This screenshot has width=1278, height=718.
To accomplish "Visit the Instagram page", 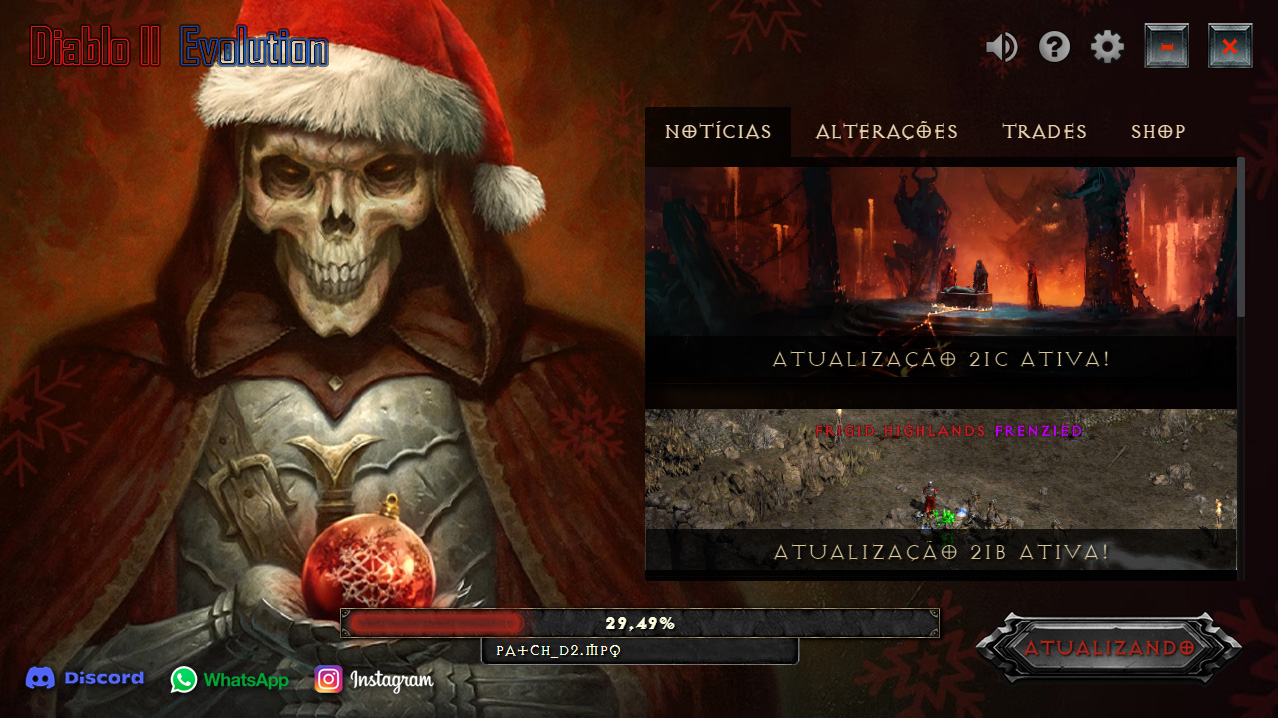I will tap(374, 680).
